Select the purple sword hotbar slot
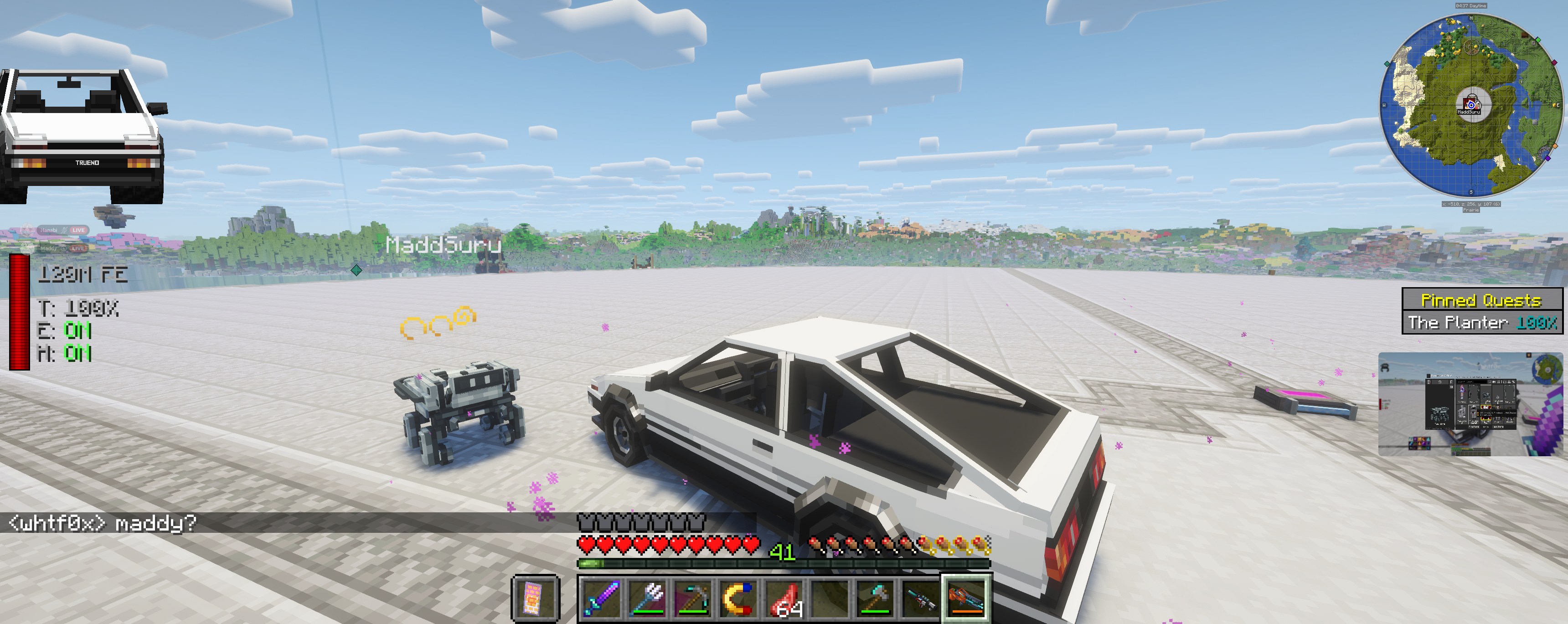 pos(601,598)
